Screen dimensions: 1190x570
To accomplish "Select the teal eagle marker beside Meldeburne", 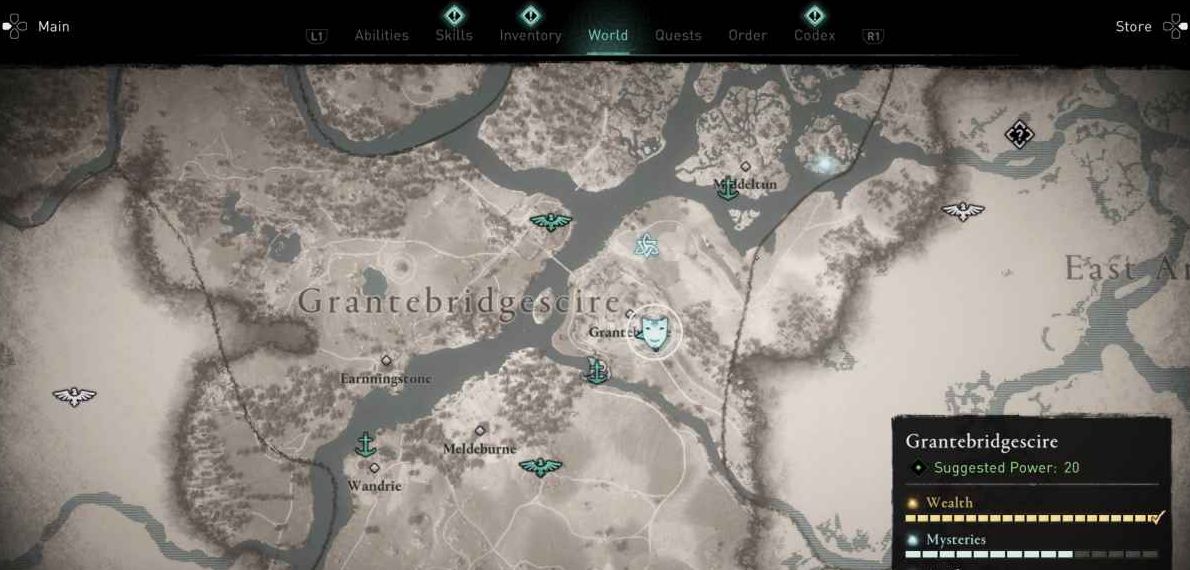I will 541,466.
